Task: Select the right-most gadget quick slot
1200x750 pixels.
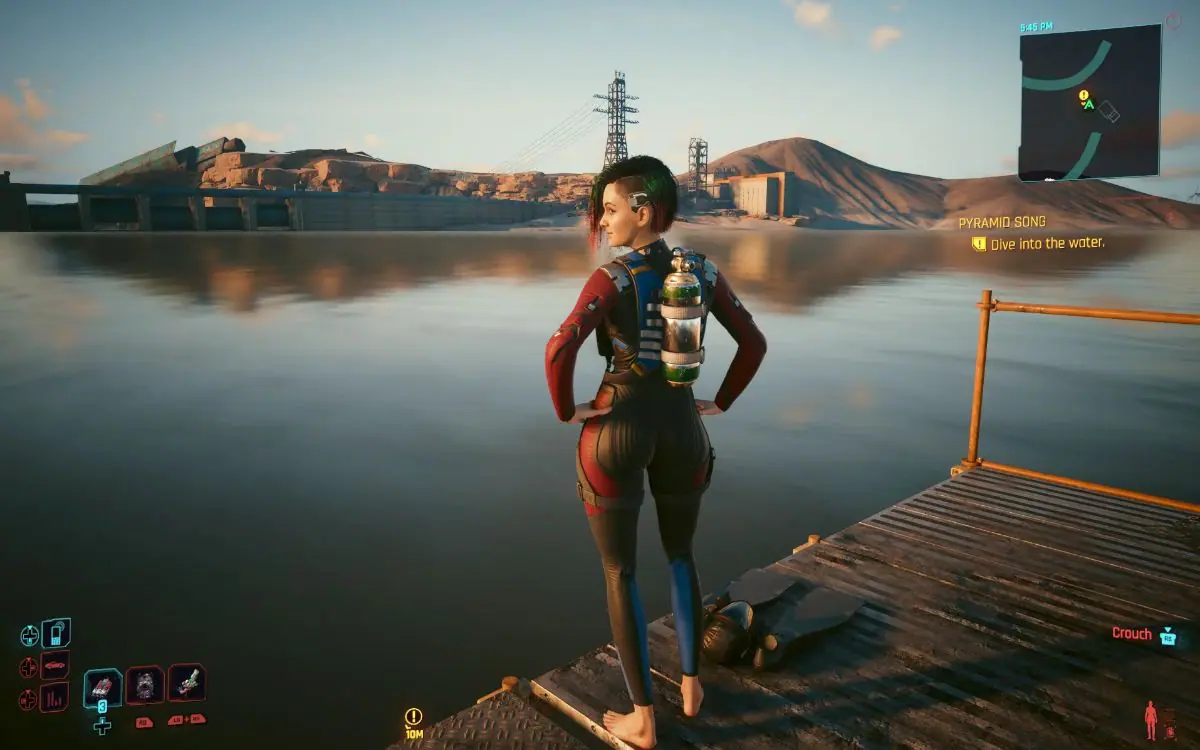Action: point(187,683)
